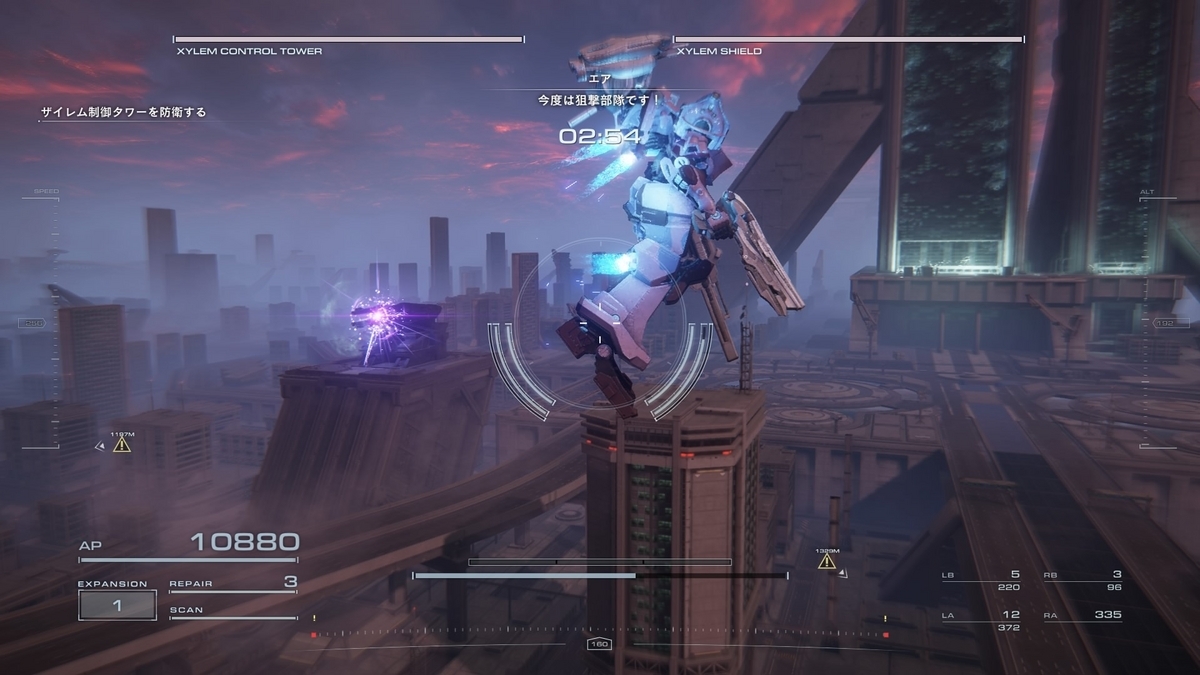Choose the LA arm weapon slot
Viewport: 1200px width, 675px height.
click(981, 620)
